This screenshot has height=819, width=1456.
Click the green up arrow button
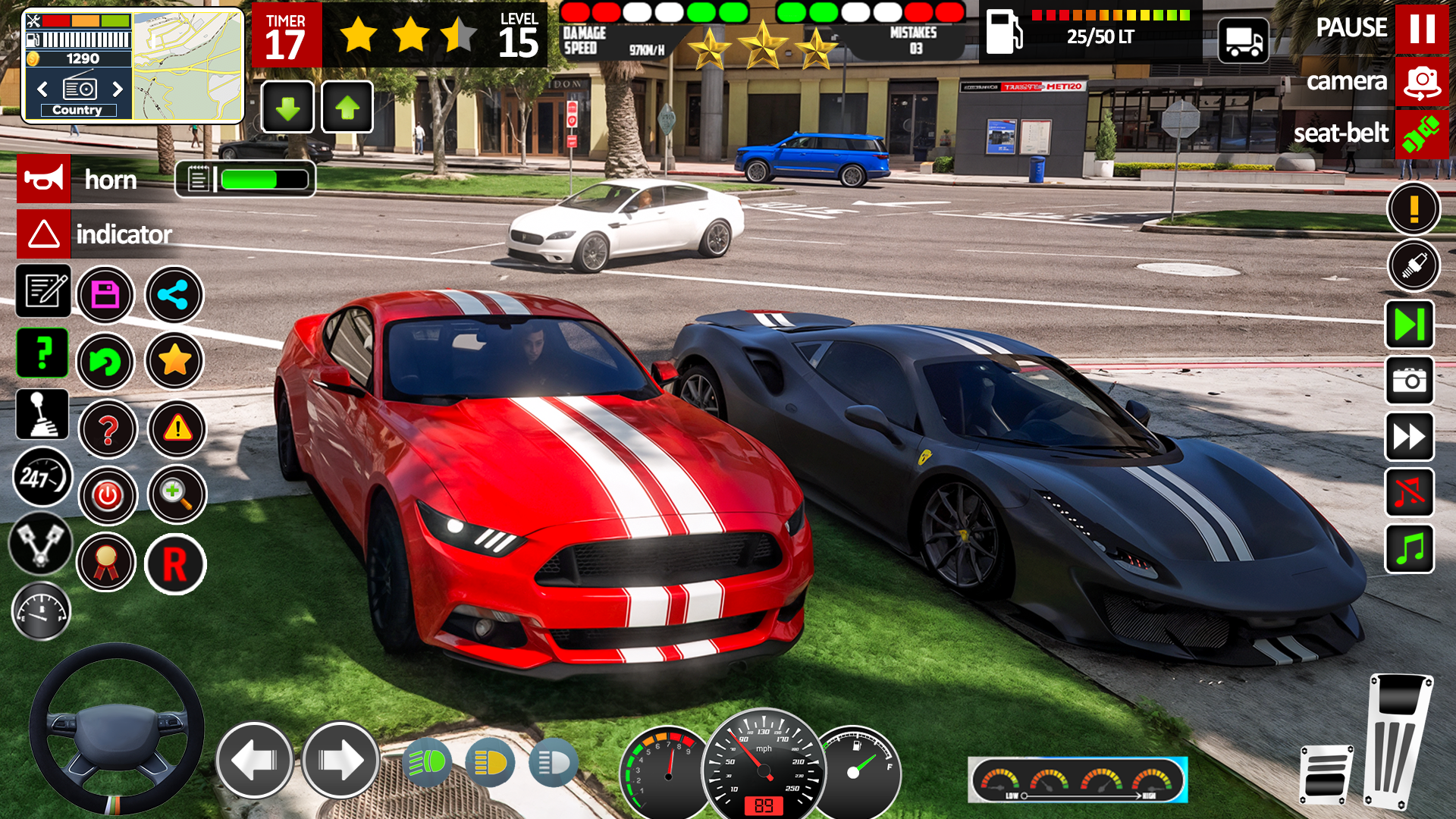(347, 108)
